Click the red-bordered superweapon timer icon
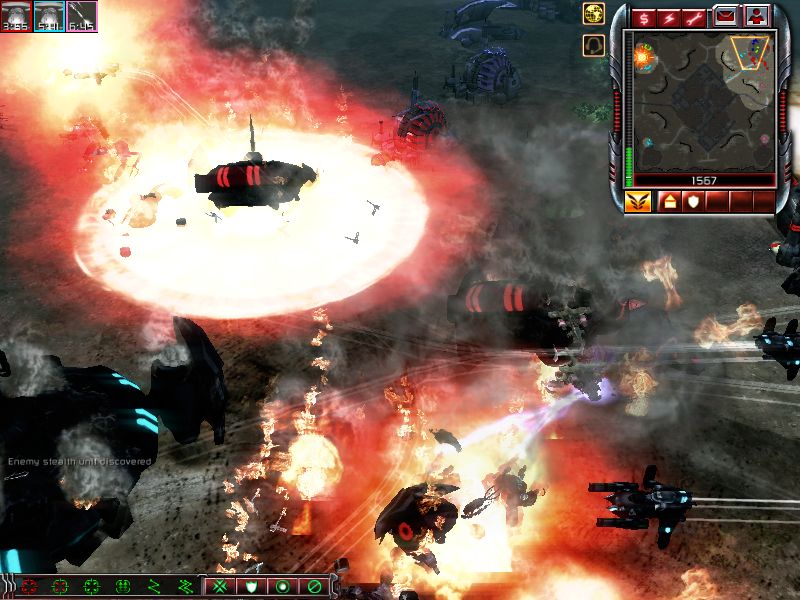Image resolution: width=800 pixels, height=600 pixels. [16, 16]
